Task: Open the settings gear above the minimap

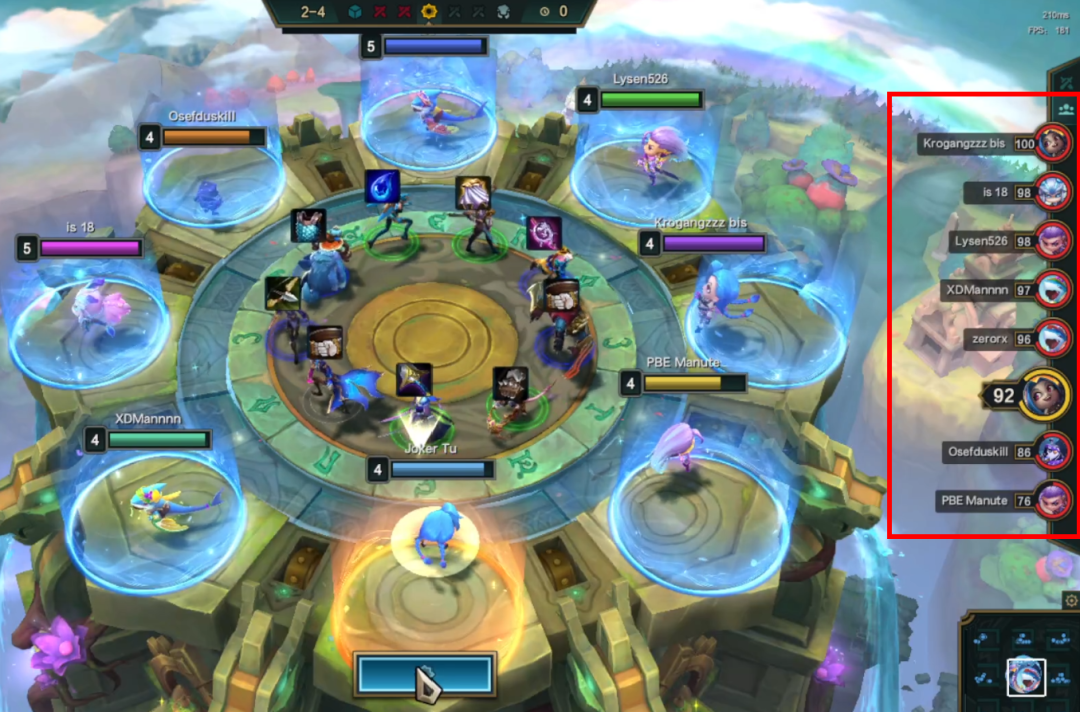Action: click(x=1071, y=601)
